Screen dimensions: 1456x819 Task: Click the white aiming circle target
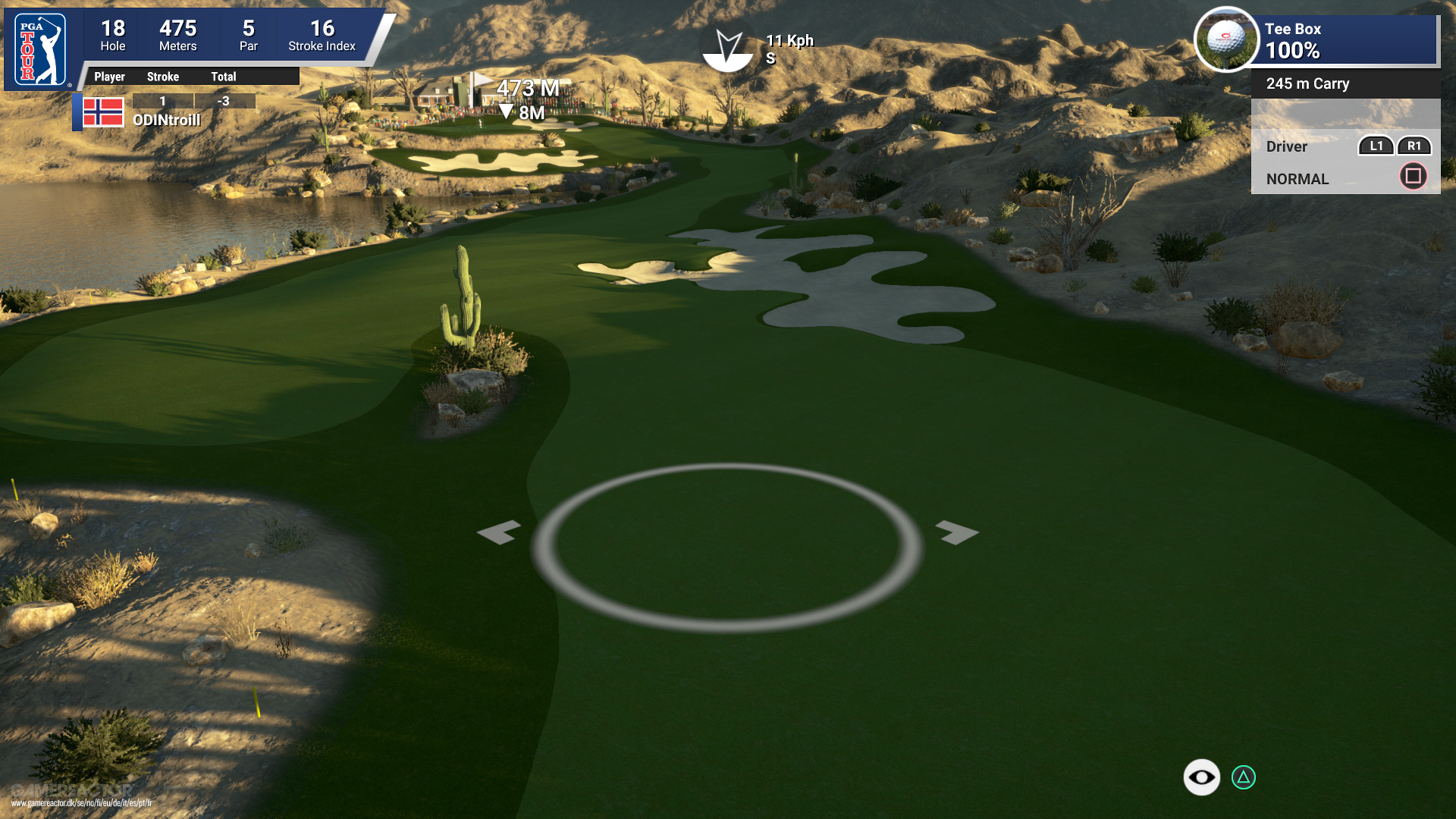pos(726,548)
